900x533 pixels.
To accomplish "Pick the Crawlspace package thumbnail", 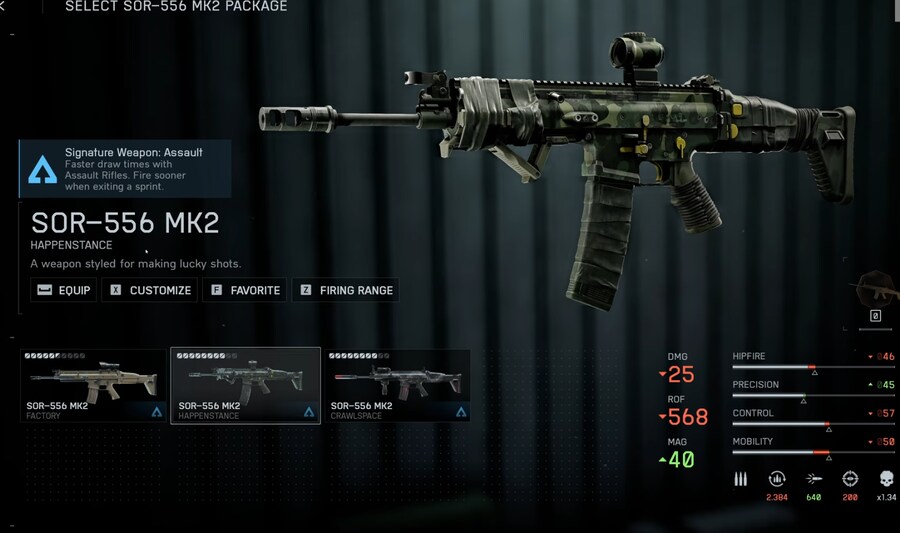I will tap(398, 385).
